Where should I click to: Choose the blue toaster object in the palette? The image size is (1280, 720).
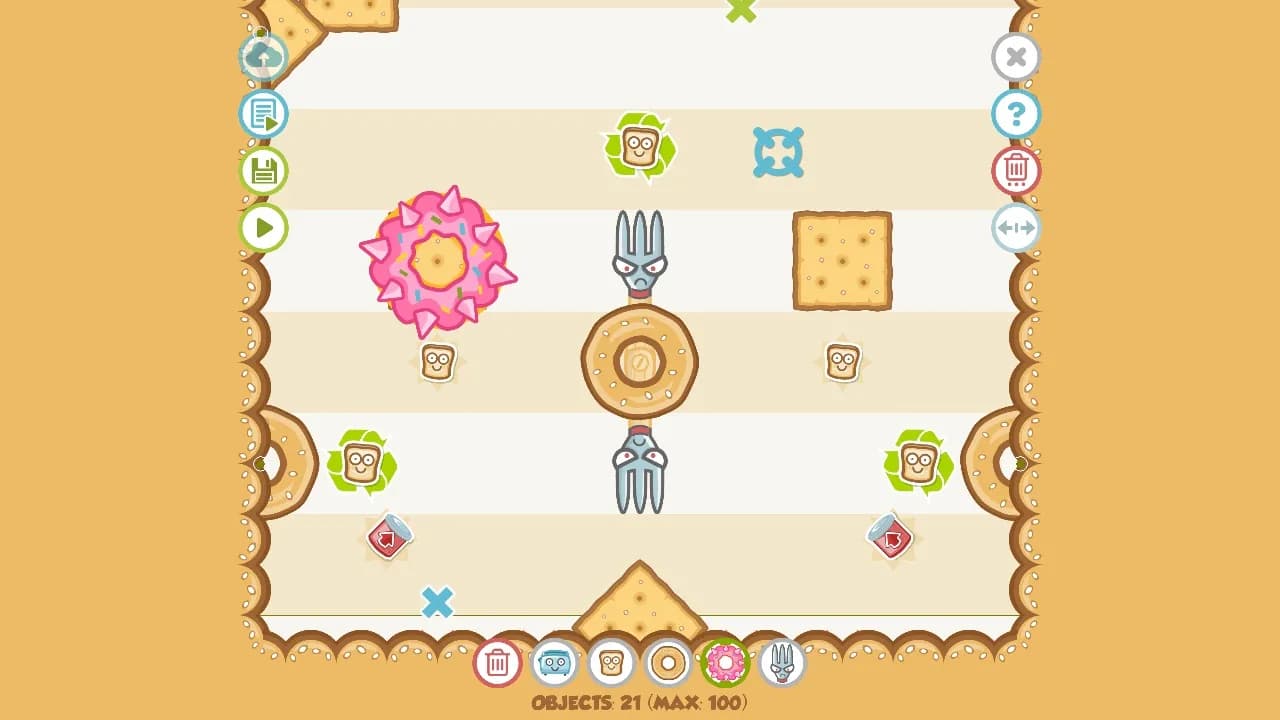click(x=556, y=663)
